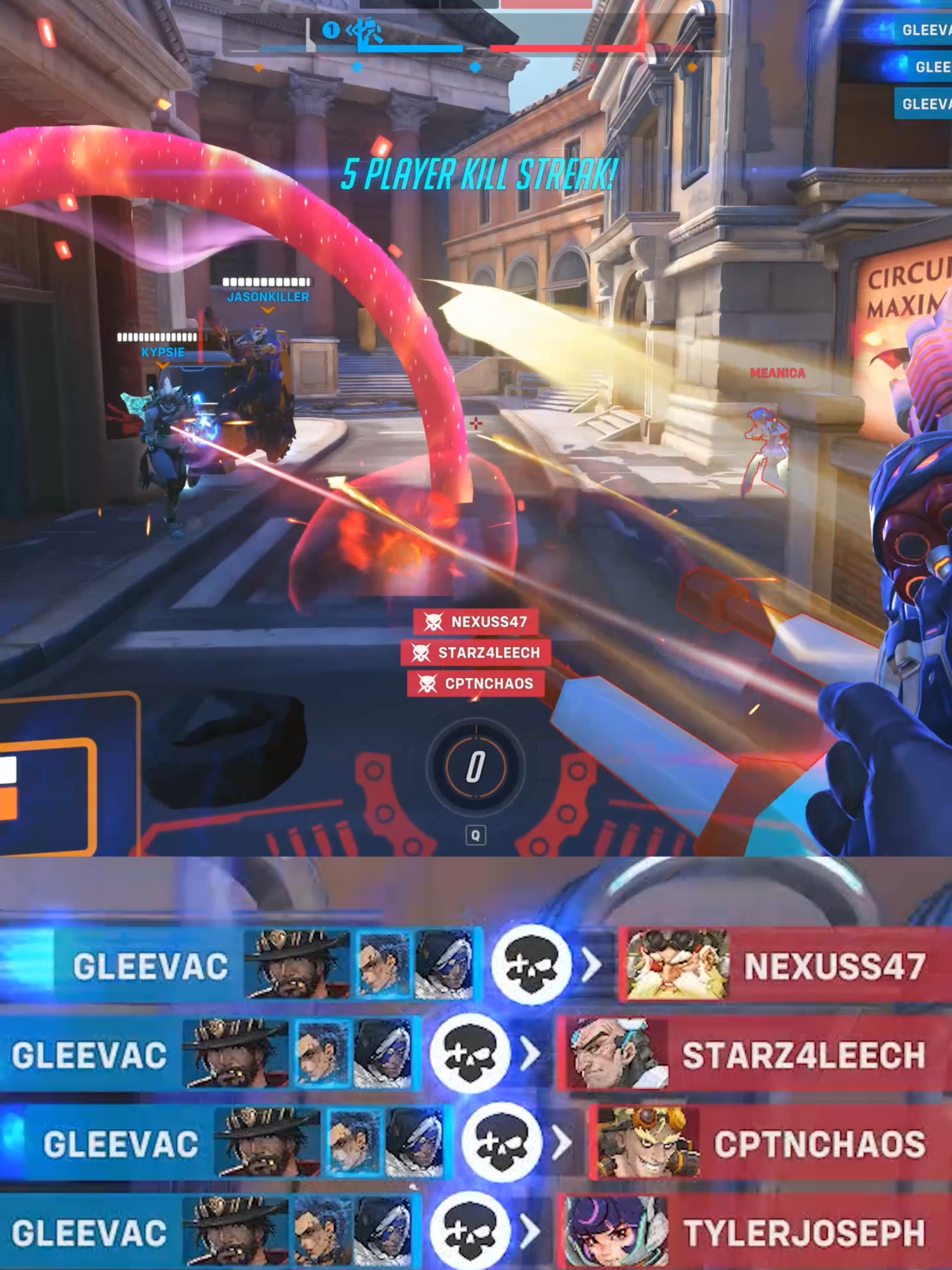Click the objective point marker at top of screen
This screenshot has height=1270, width=952.
coord(330,30)
